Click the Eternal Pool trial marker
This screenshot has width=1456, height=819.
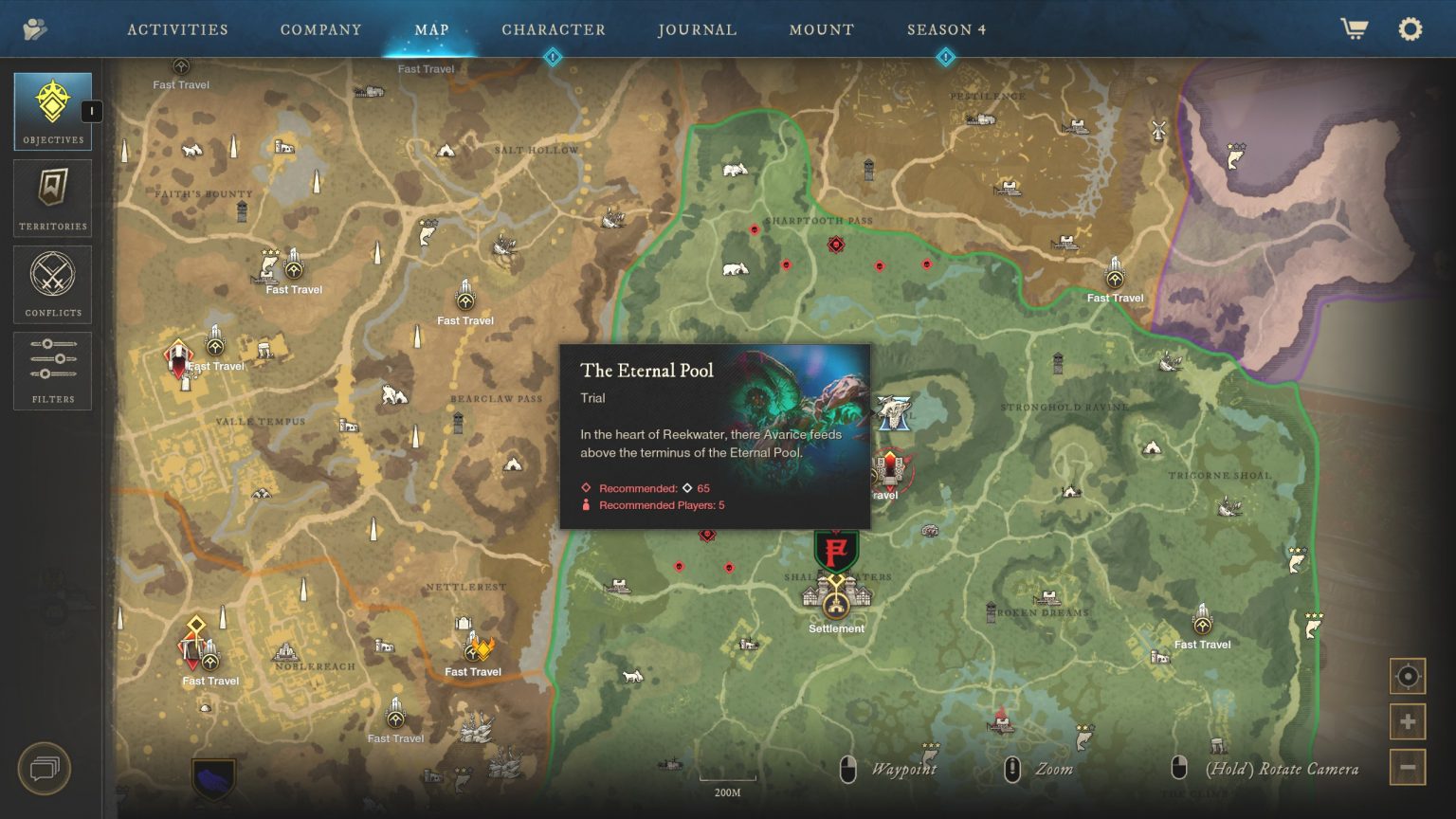(896, 412)
